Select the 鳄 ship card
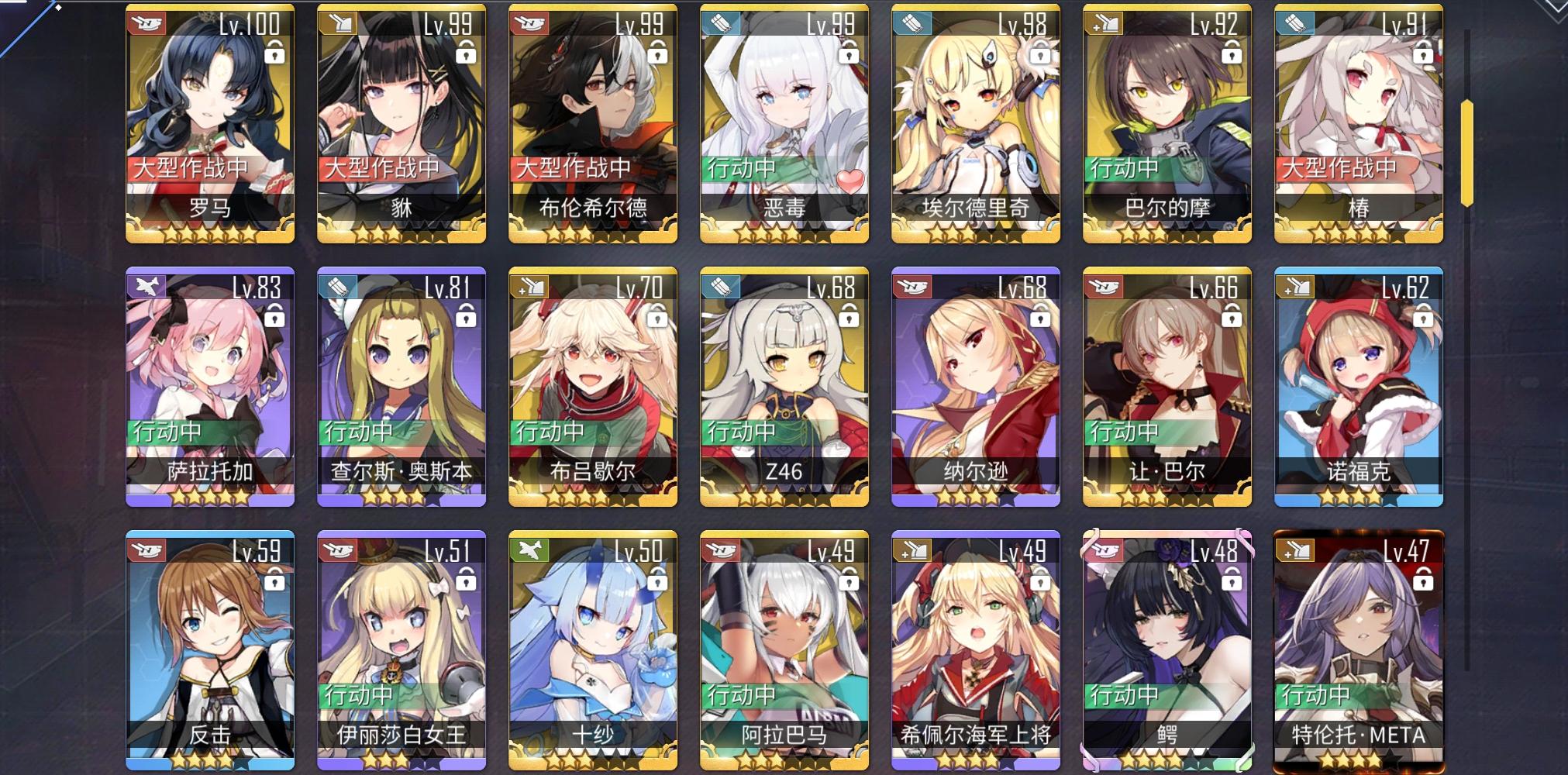1568x775 pixels. pos(1167,651)
